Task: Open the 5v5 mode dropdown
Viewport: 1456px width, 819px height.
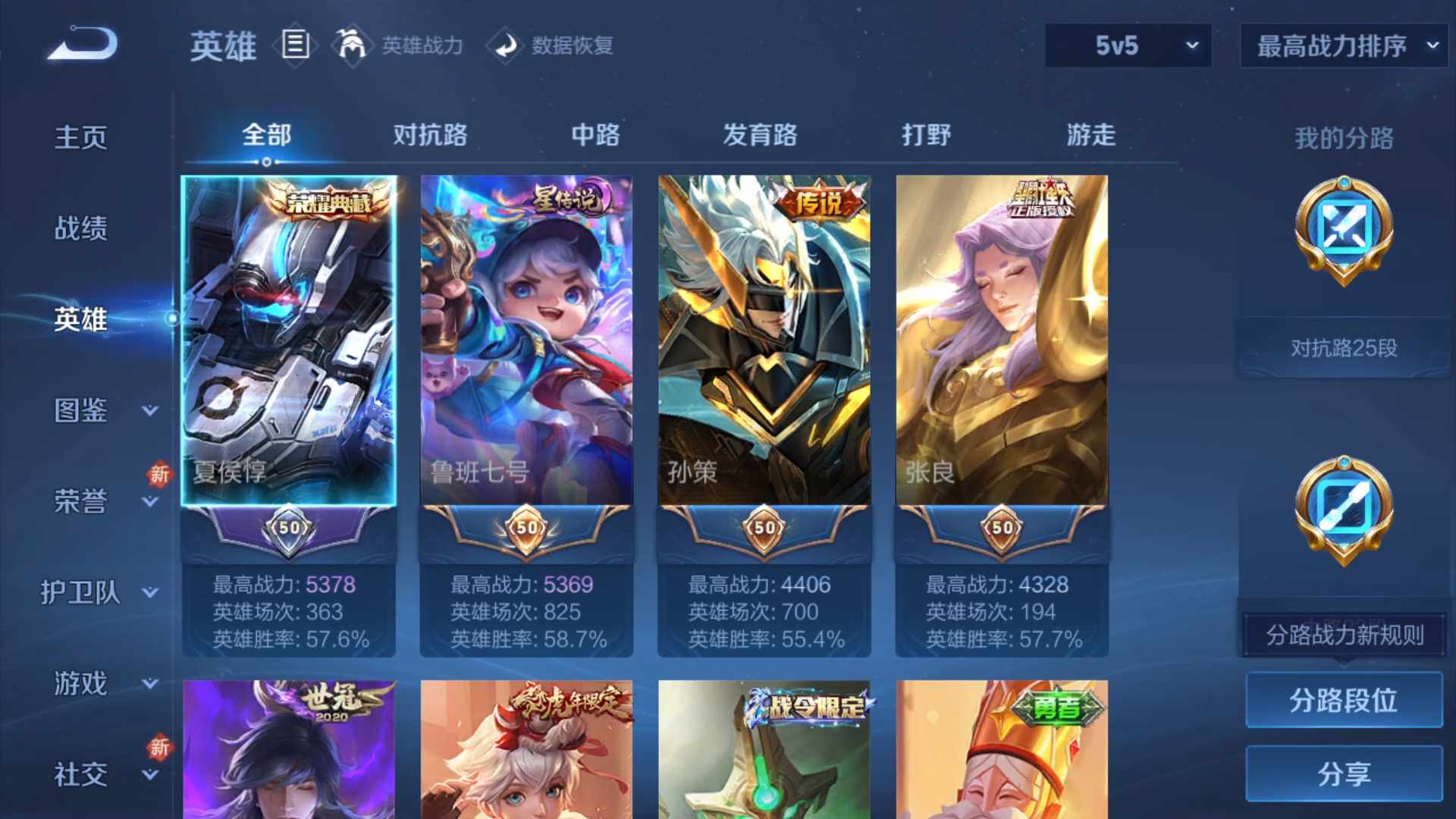Action: click(1128, 45)
